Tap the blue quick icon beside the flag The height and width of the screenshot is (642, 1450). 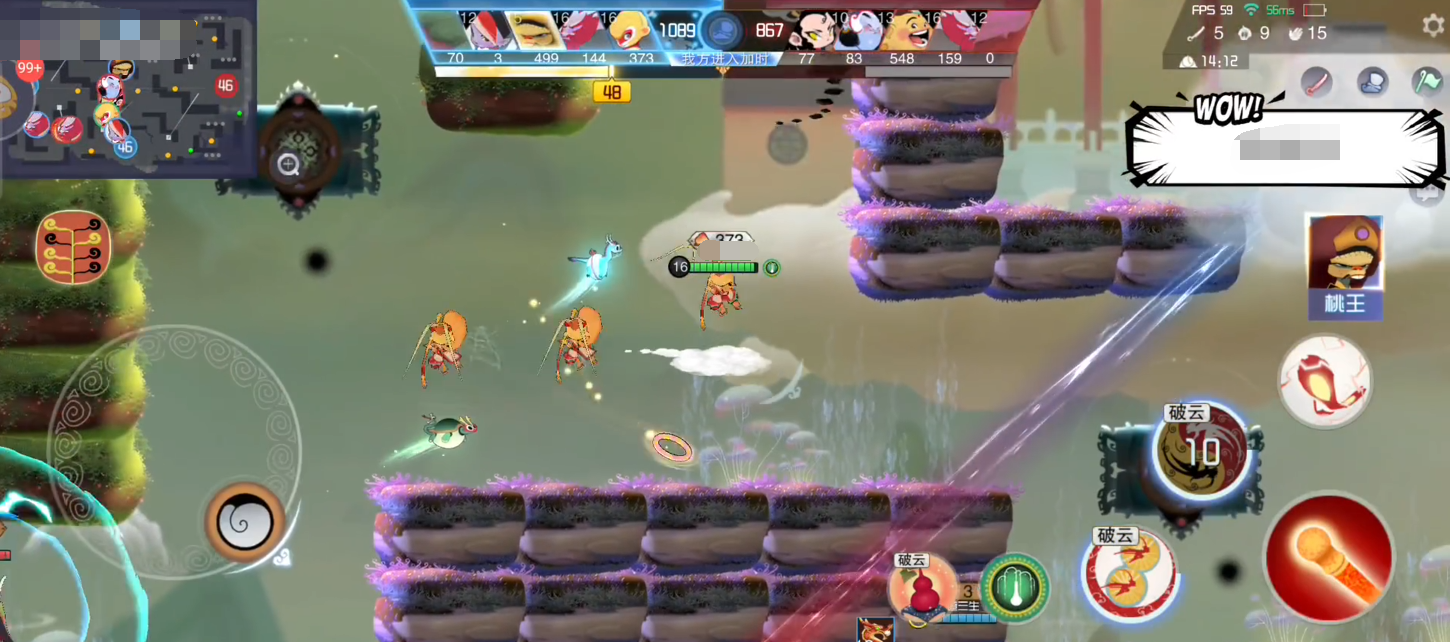pos(1372,82)
